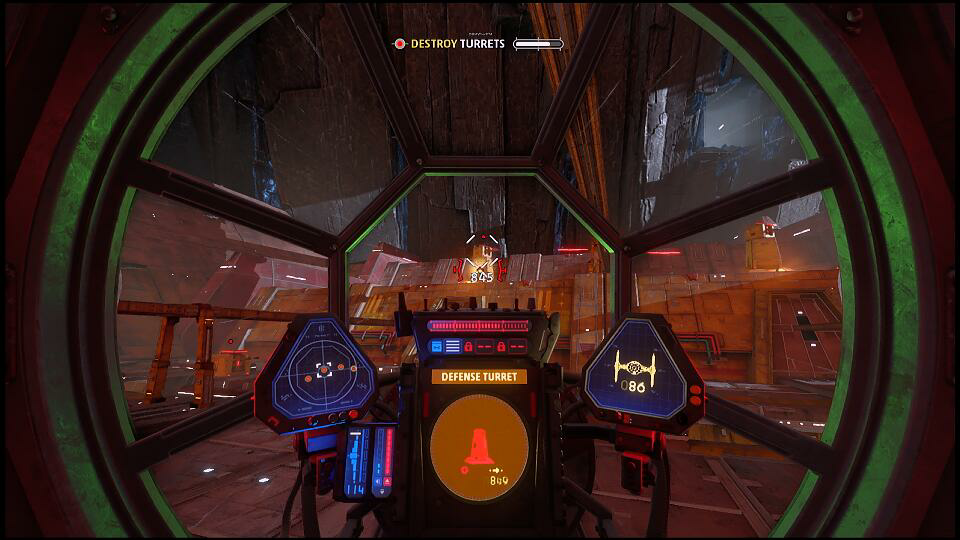Screen dimensions: 960x540
Task: Open the circular radar scope display
Action: point(323,370)
